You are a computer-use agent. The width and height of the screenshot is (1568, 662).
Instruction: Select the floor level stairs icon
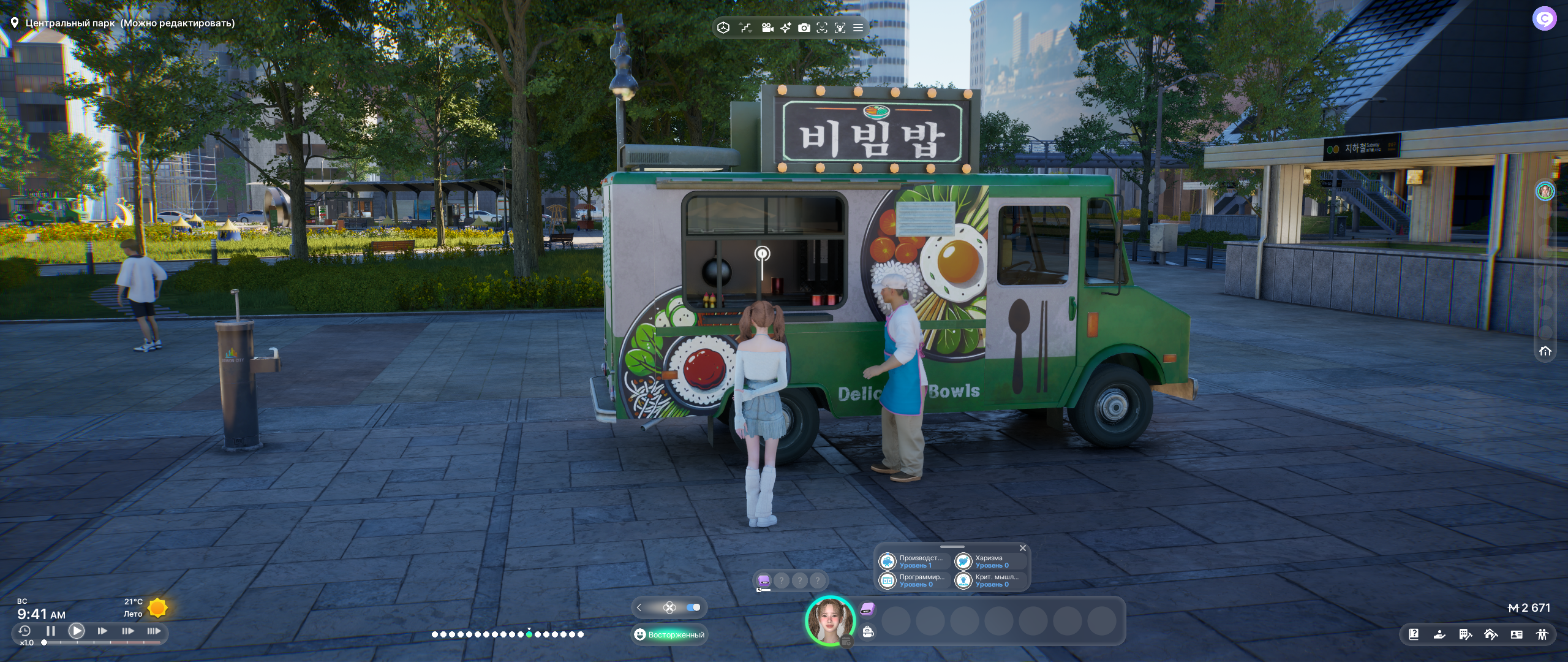[745, 28]
